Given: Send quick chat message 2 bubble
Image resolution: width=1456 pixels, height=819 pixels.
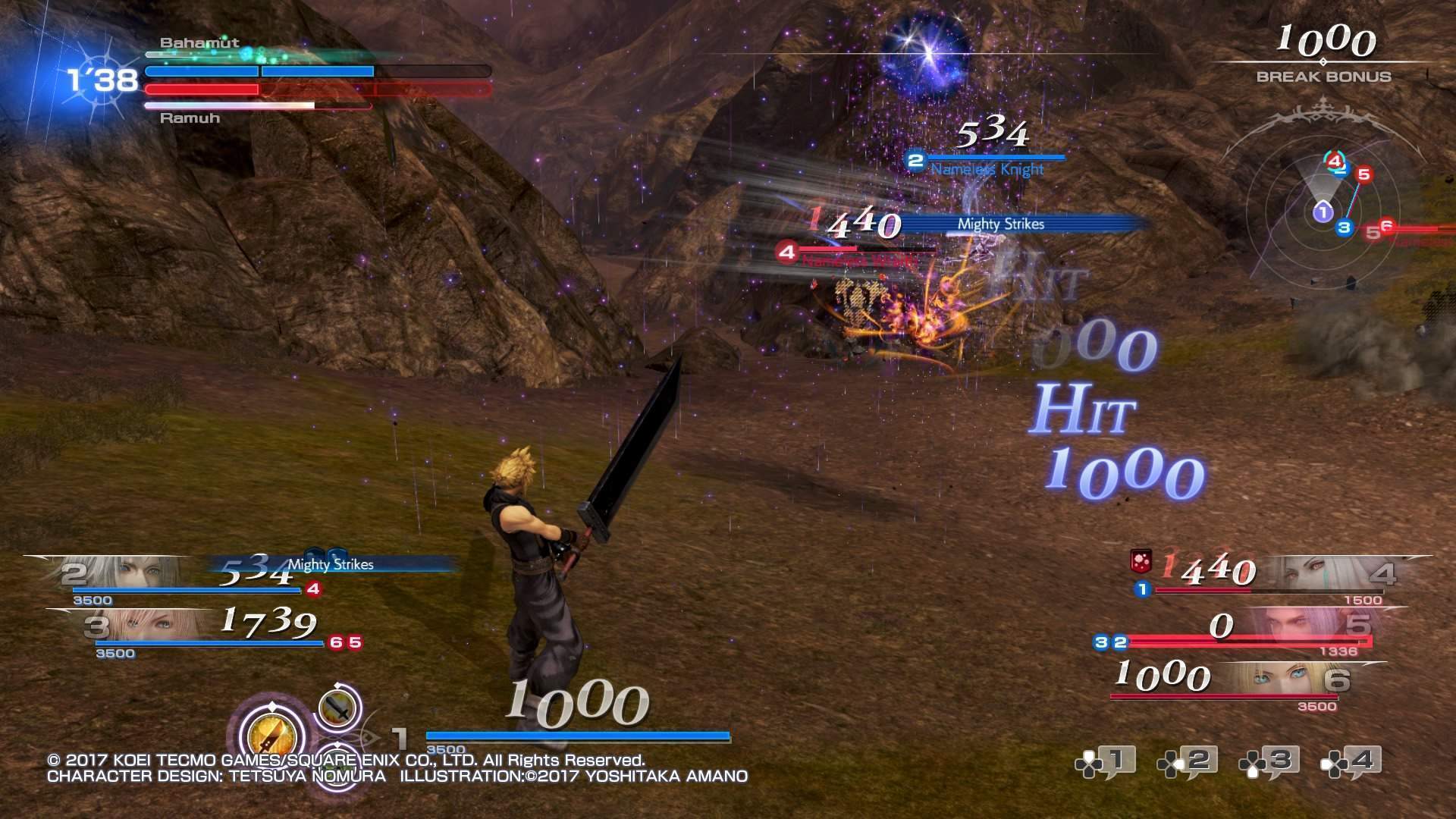Looking at the screenshot, I should pos(1188,762).
